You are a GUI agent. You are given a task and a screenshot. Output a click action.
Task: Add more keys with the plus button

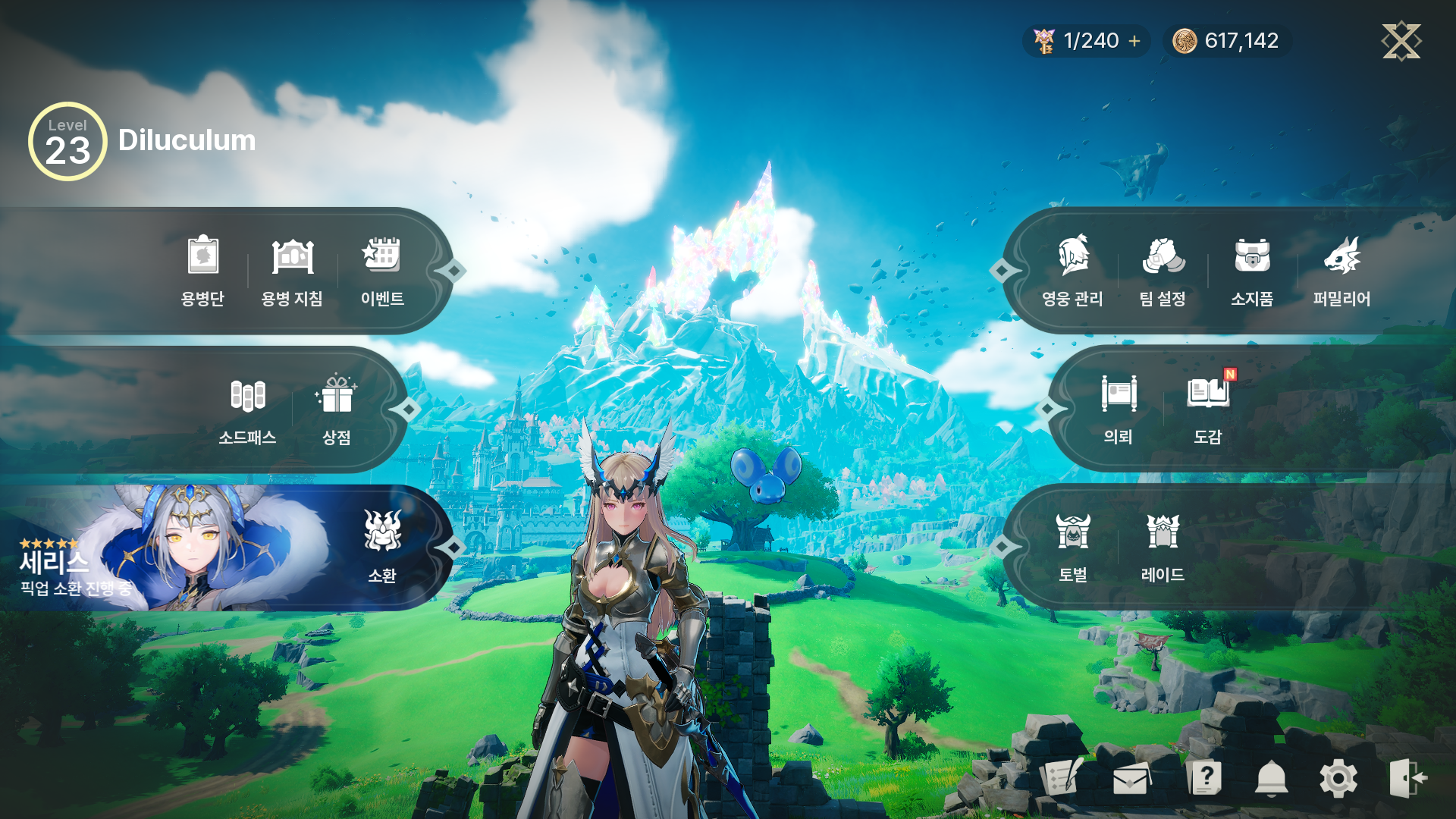[x=1134, y=41]
